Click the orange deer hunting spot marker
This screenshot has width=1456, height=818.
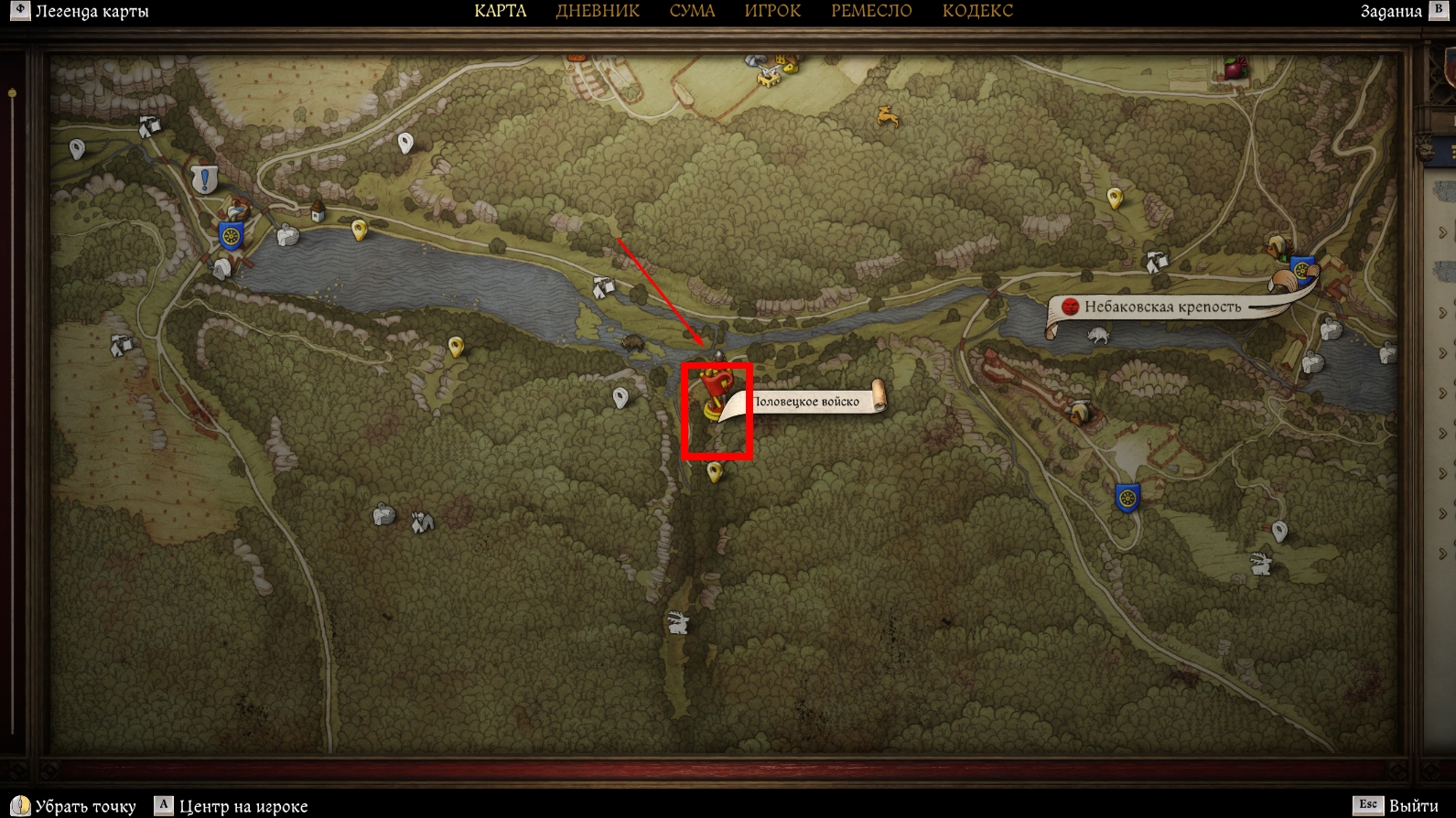(x=887, y=116)
